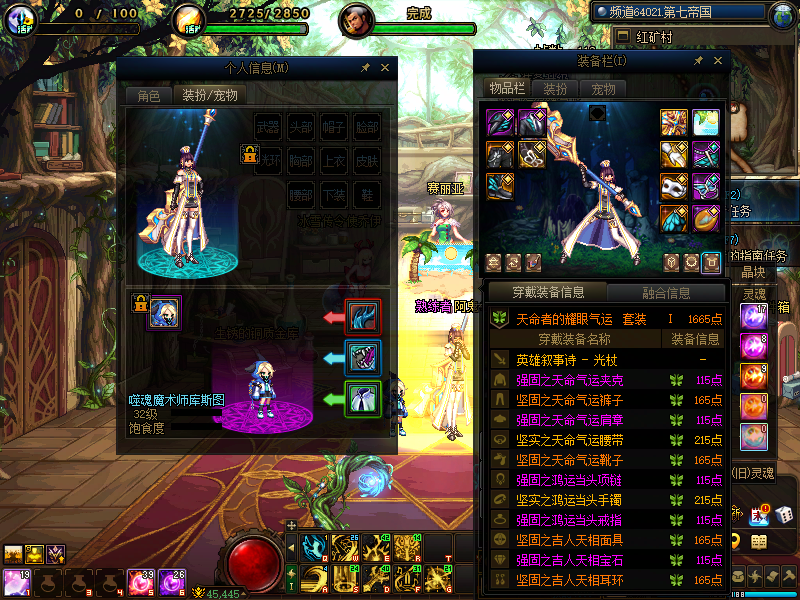Switch to the 融合信息 tab
The image size is (800, 600).
click(x=664, y=293)
